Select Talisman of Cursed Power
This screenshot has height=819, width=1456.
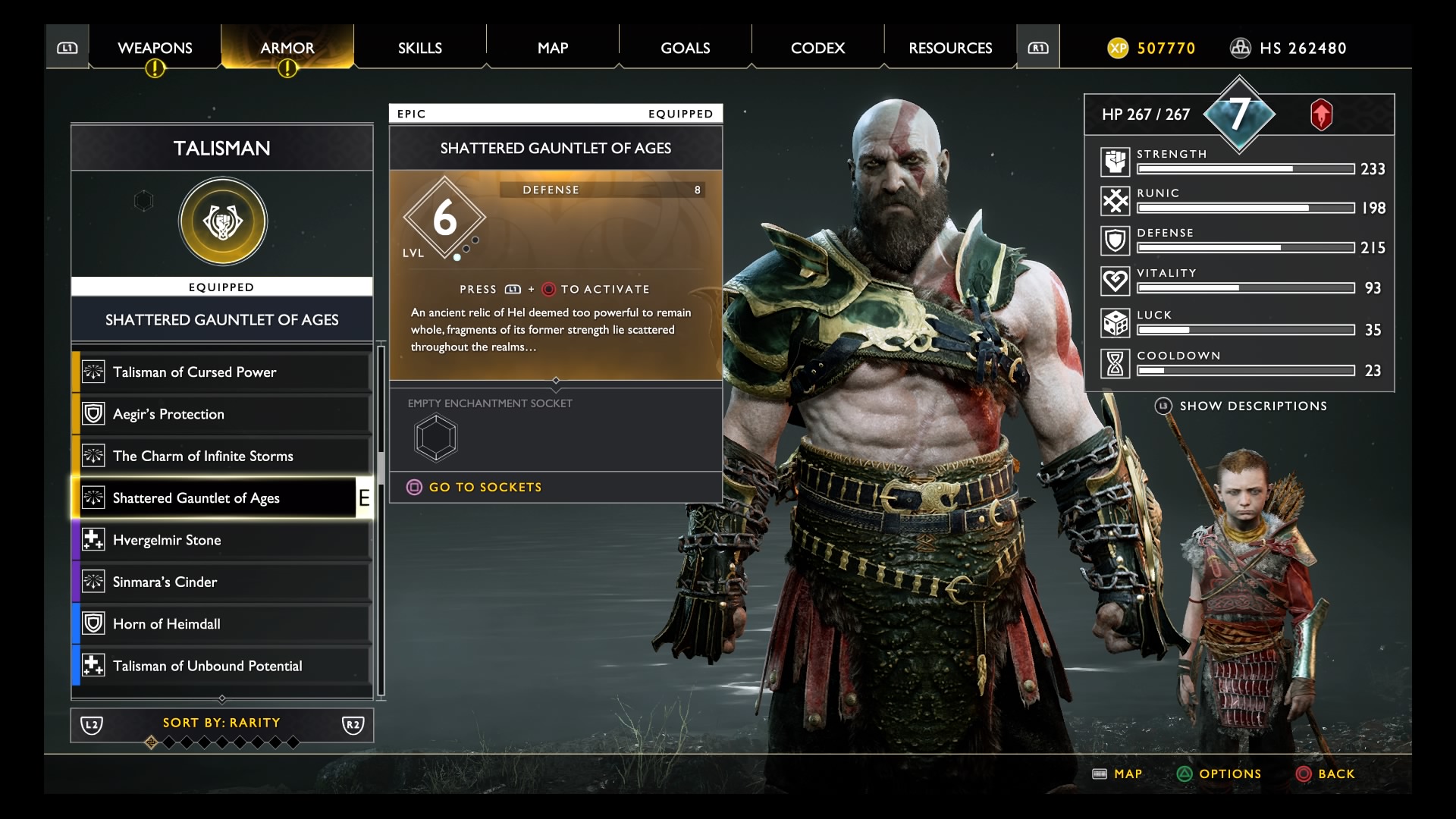tap(220, 372)
